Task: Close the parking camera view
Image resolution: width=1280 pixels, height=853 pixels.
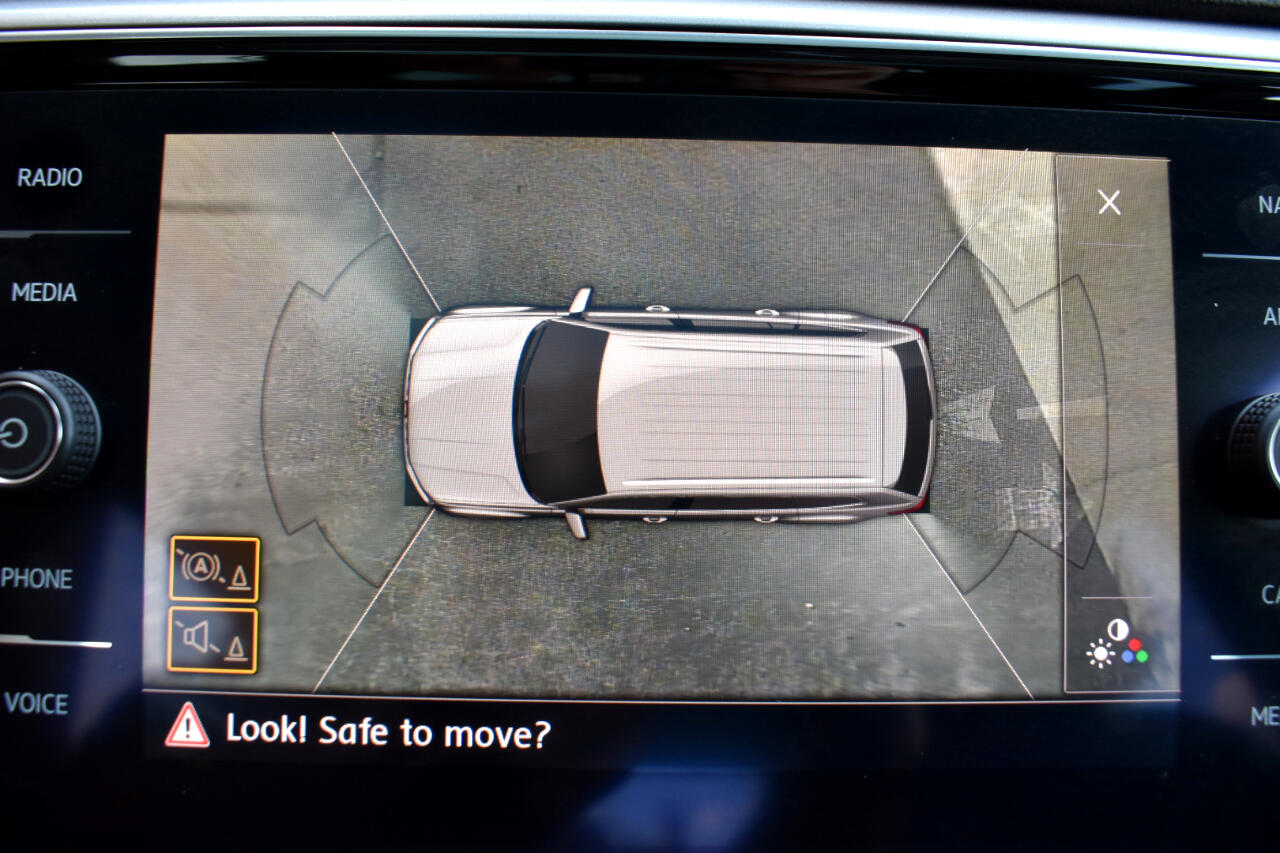Action: tap(1109, 203)
